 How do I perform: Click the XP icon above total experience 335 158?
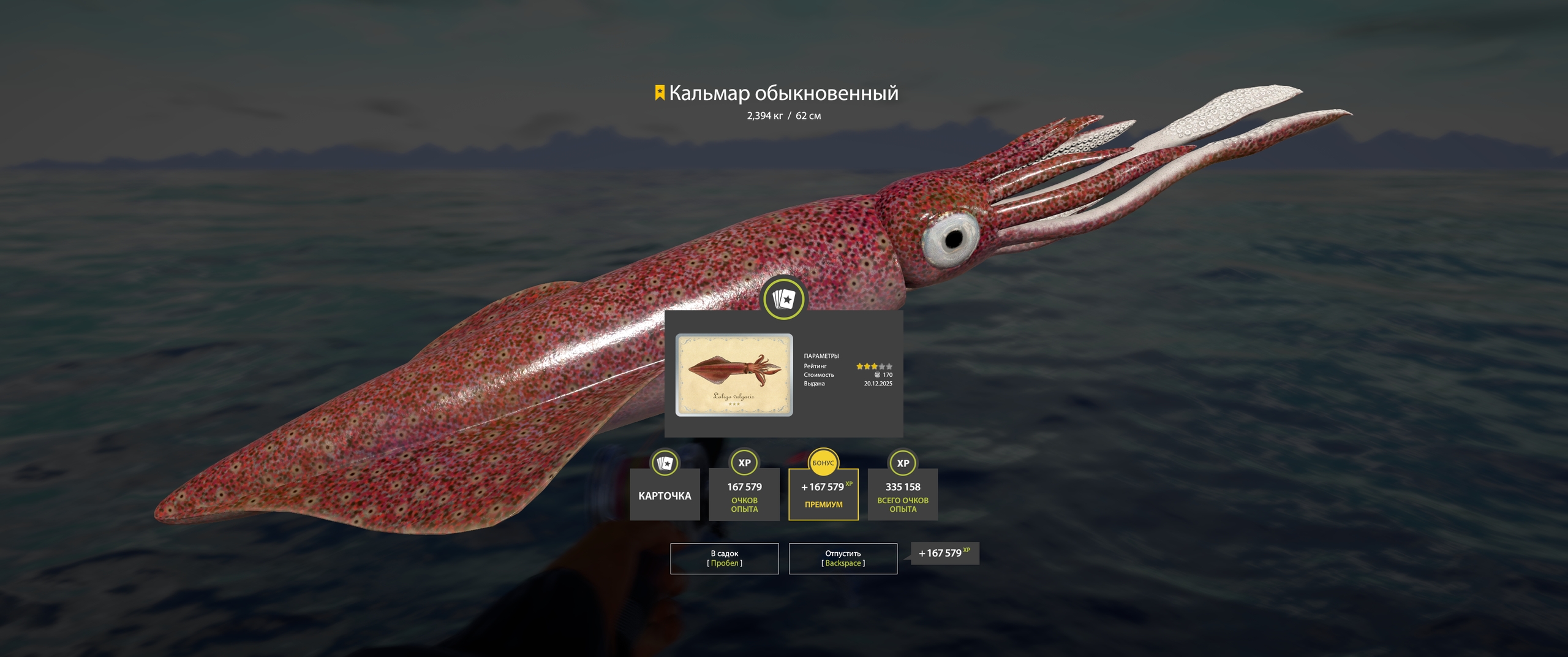pyautogui.click(x=902, y=463)
